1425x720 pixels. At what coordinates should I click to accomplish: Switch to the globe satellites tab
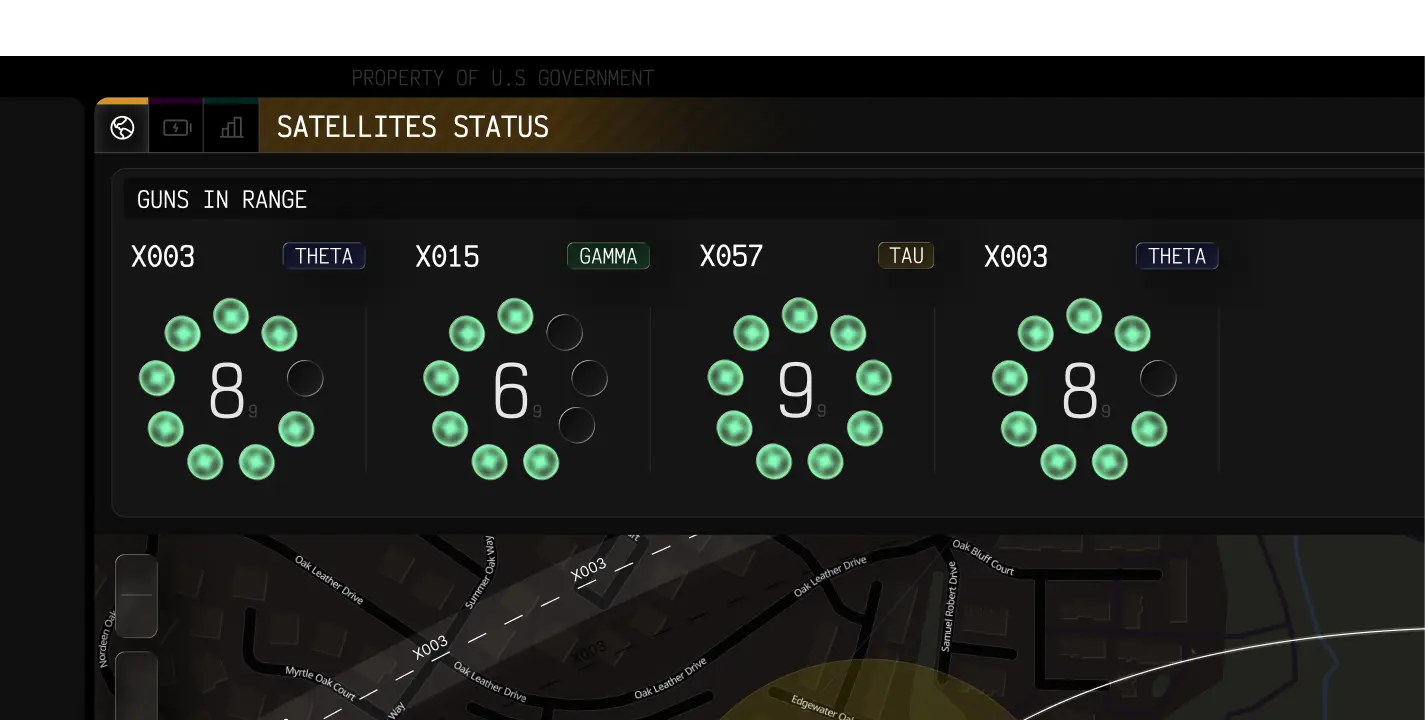point(122,127)
